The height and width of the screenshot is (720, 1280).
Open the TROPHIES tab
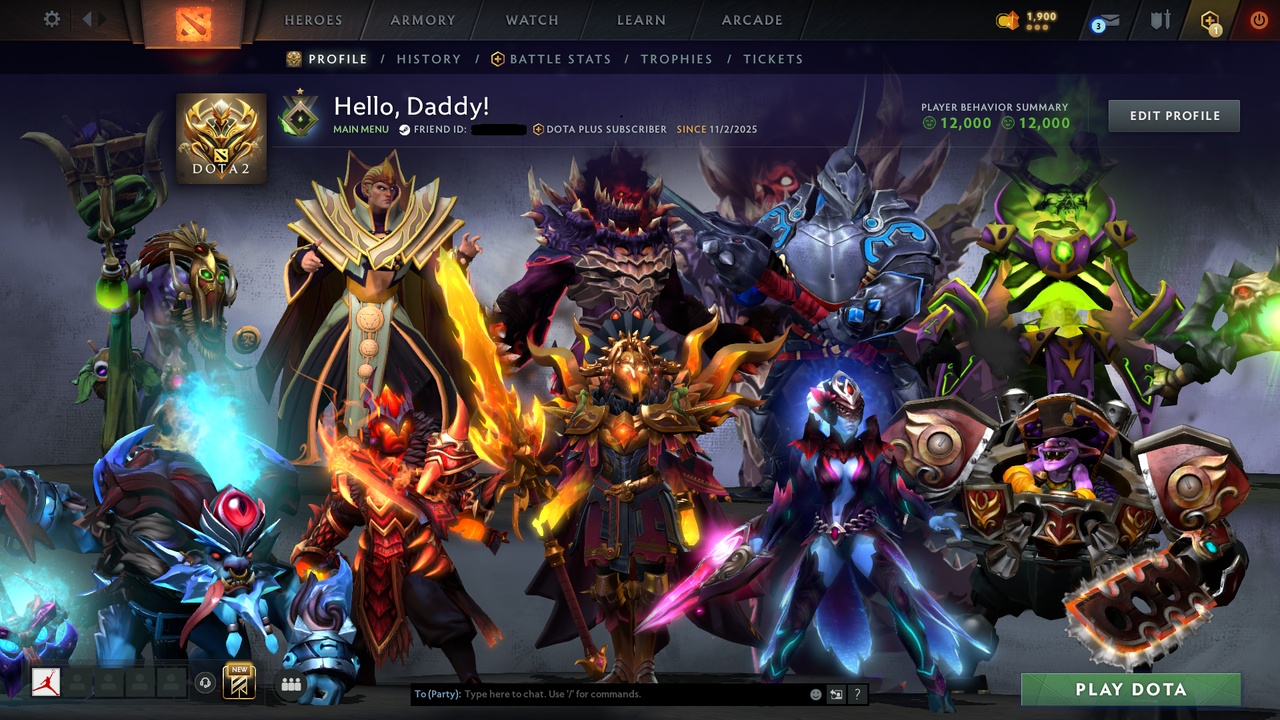point(676,59)
